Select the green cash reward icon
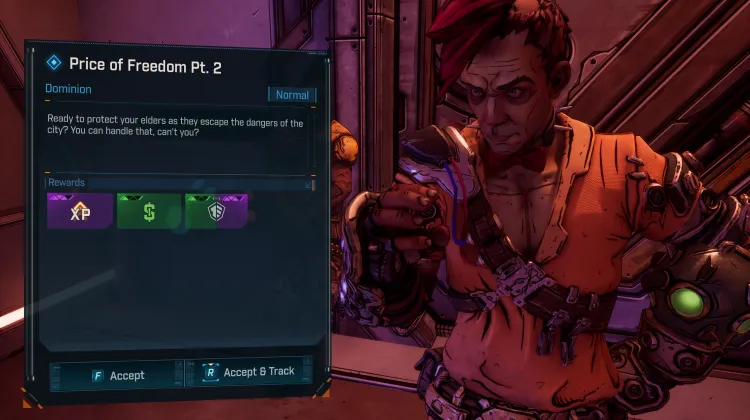Viewport: 750px width, 420px height. point(148,211)
